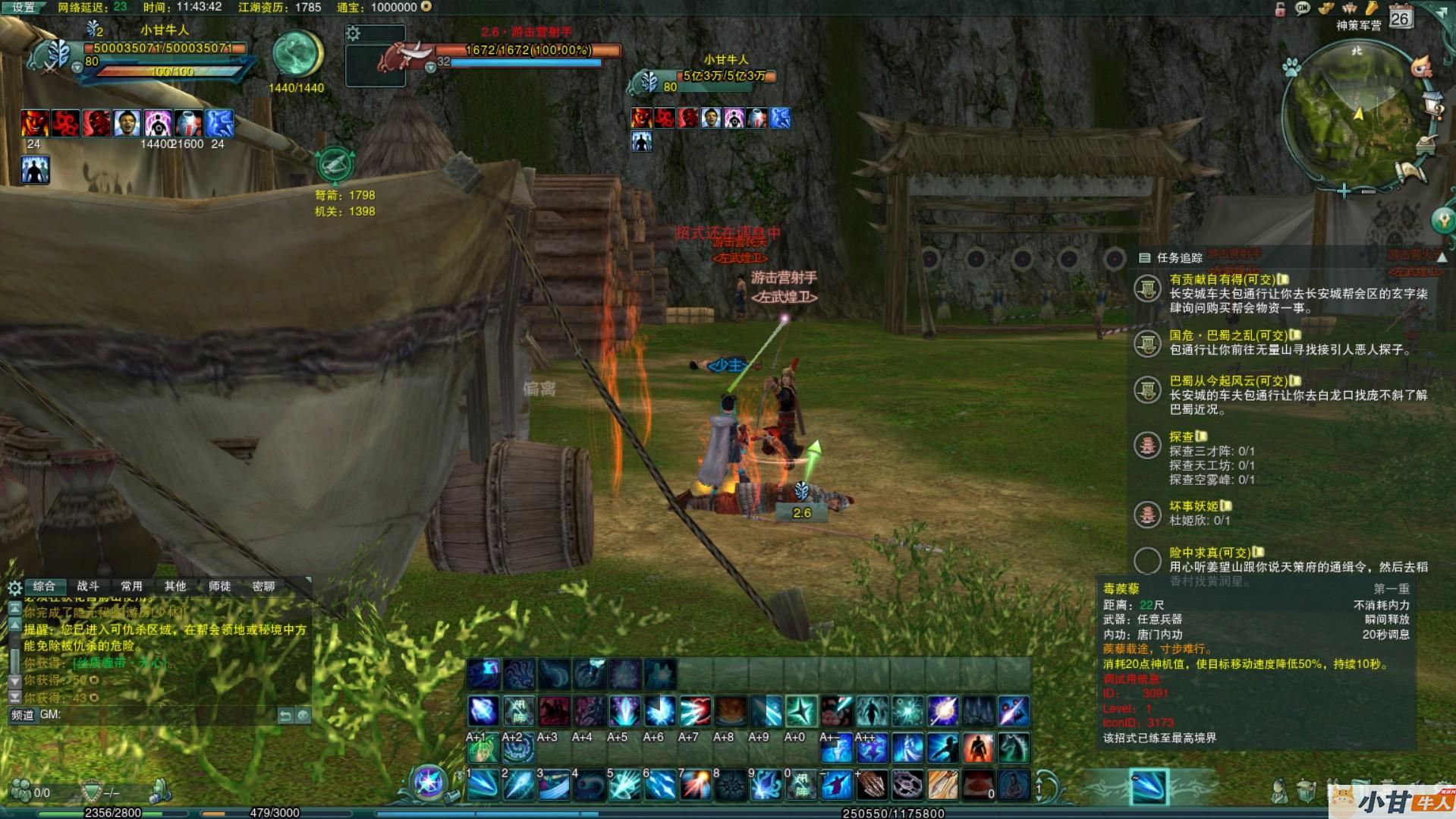Open the 密聊 whisper chat tab
Image resolution: width=1456 pixels, height=819 pixels.
[x=263, y=586]
